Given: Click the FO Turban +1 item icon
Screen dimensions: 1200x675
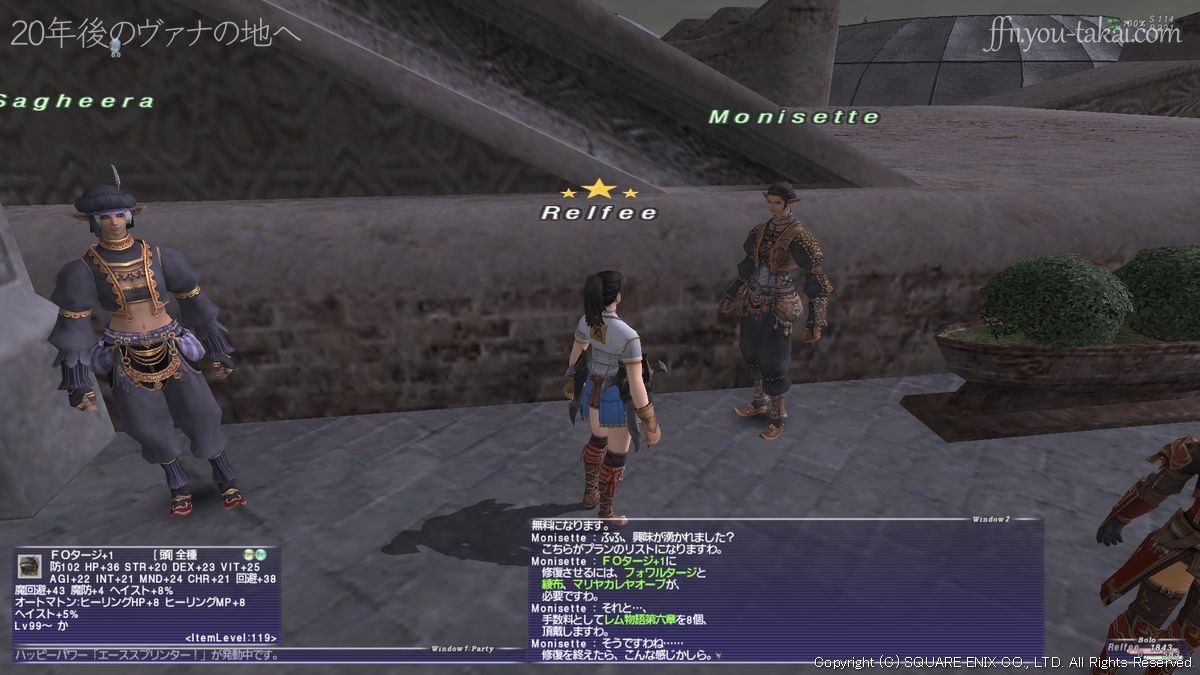Looking at the screenshot, I should [29, 565].
